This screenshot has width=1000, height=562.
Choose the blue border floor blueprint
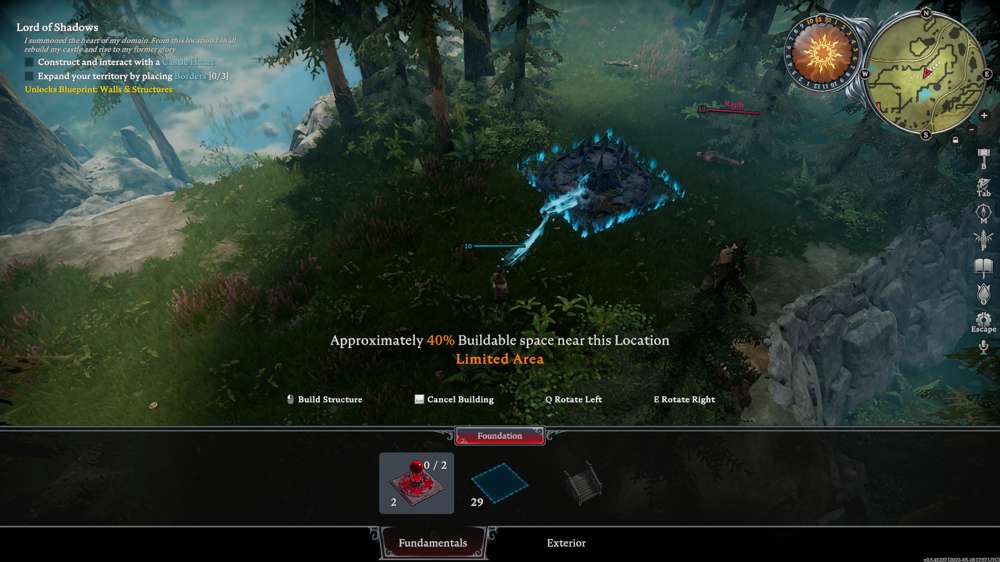(499, 483)
